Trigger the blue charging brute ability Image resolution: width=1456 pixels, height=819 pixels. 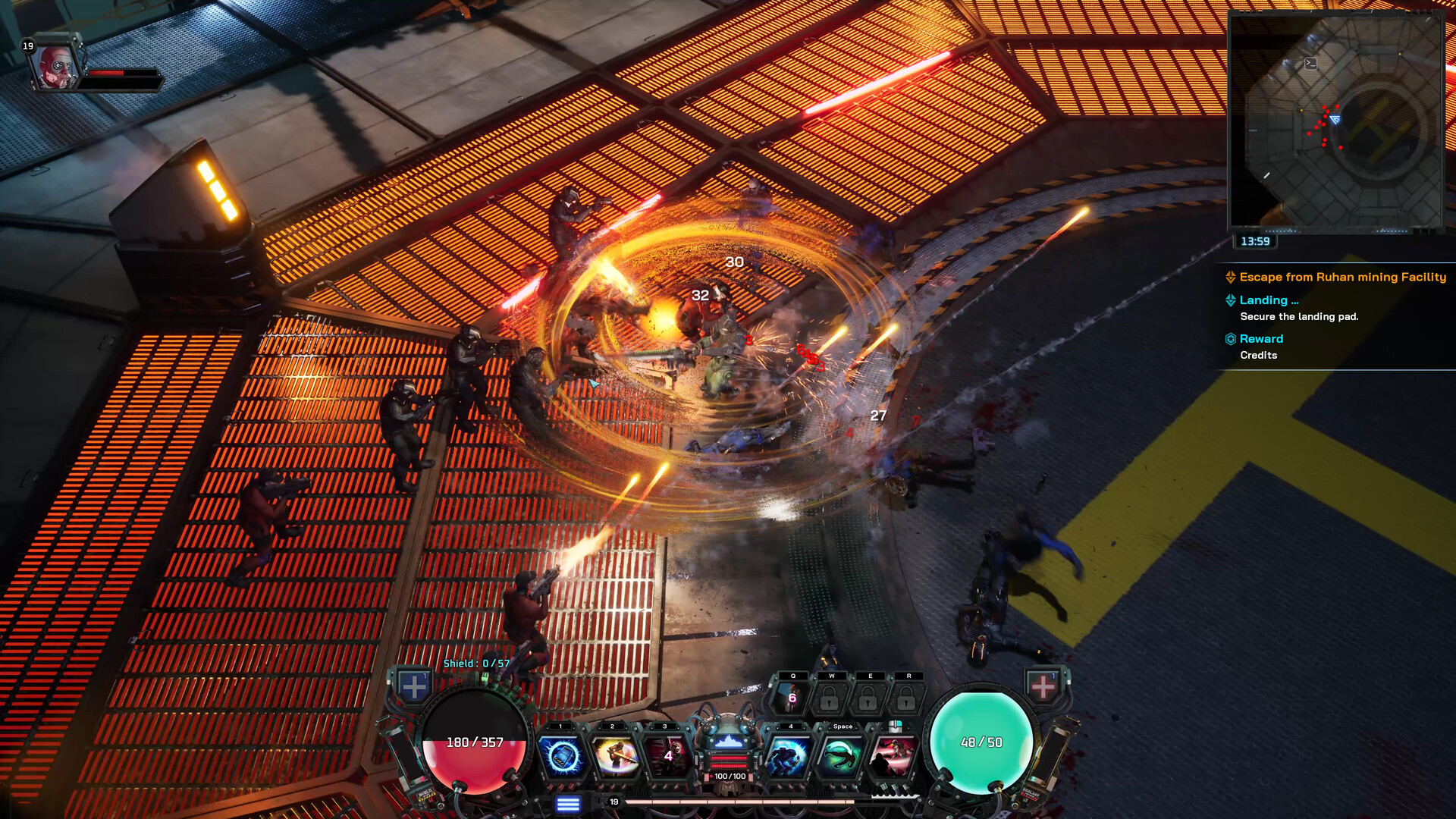789,756
